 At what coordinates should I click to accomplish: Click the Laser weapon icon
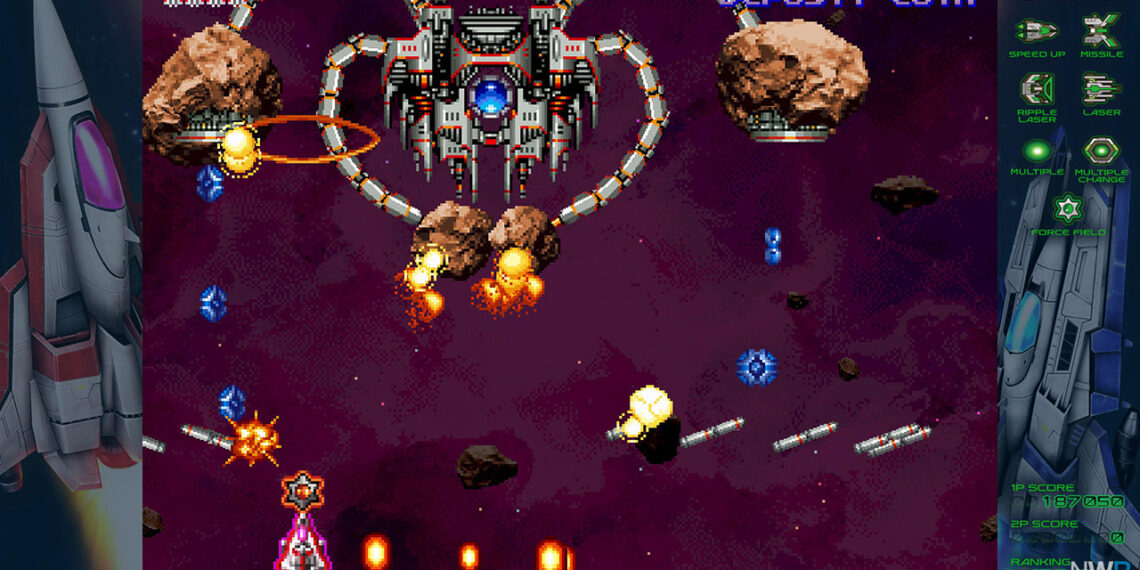1101,89
